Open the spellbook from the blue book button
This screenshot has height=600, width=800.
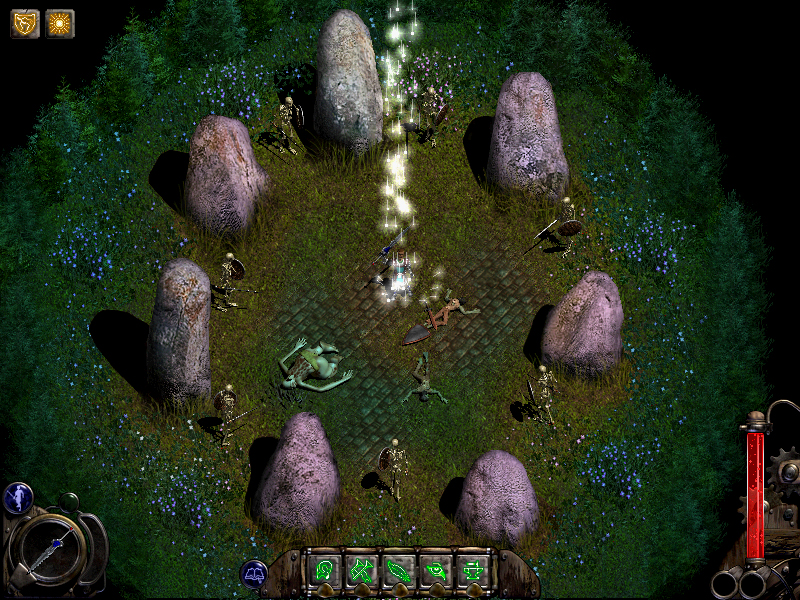pyautogui.click(x=252, y=573)
